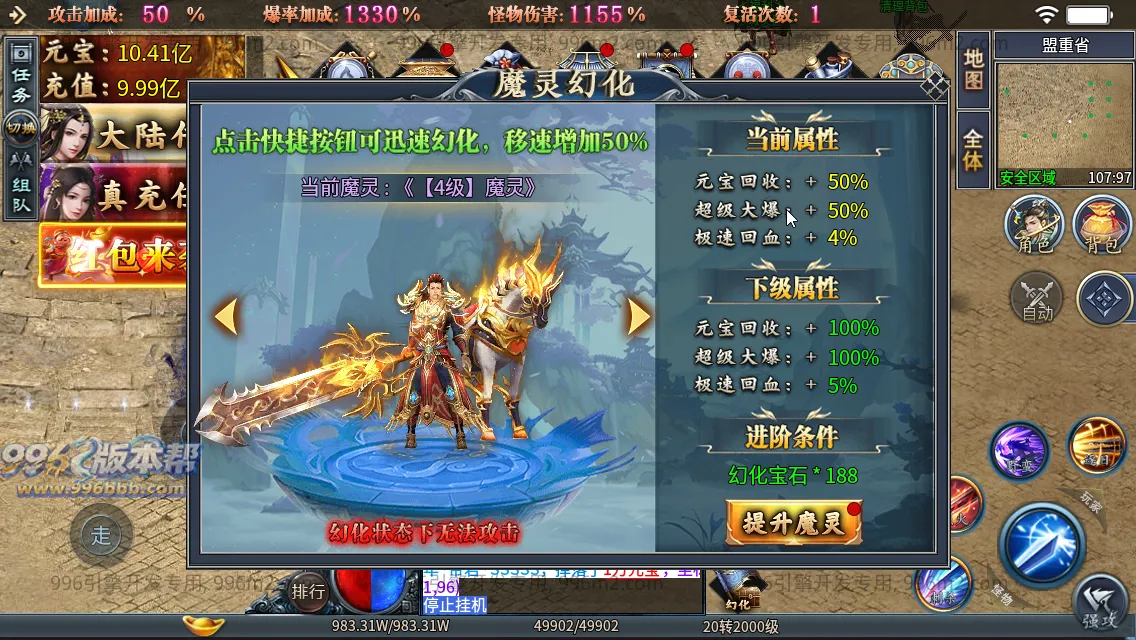Open the 红包来袭 red envelope event banner
1136x640 pixels.
(x=112, y=254)
